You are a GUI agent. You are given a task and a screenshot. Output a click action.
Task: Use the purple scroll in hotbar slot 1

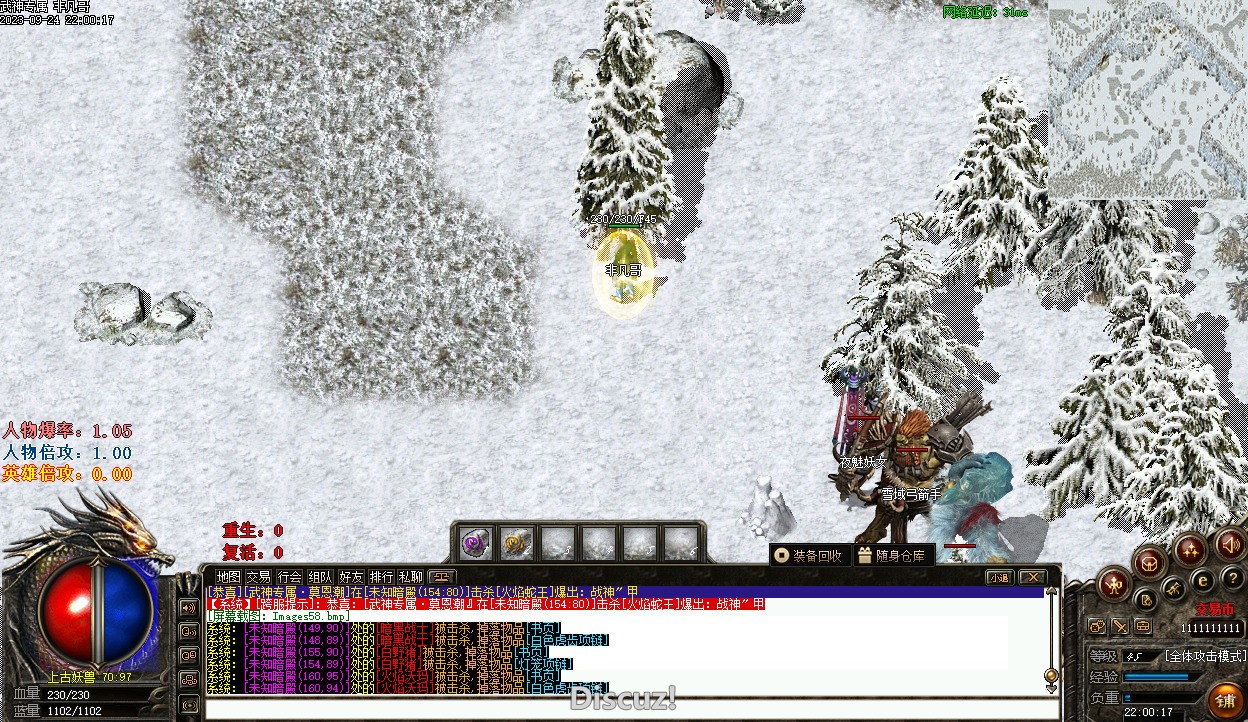pos(474,543)
